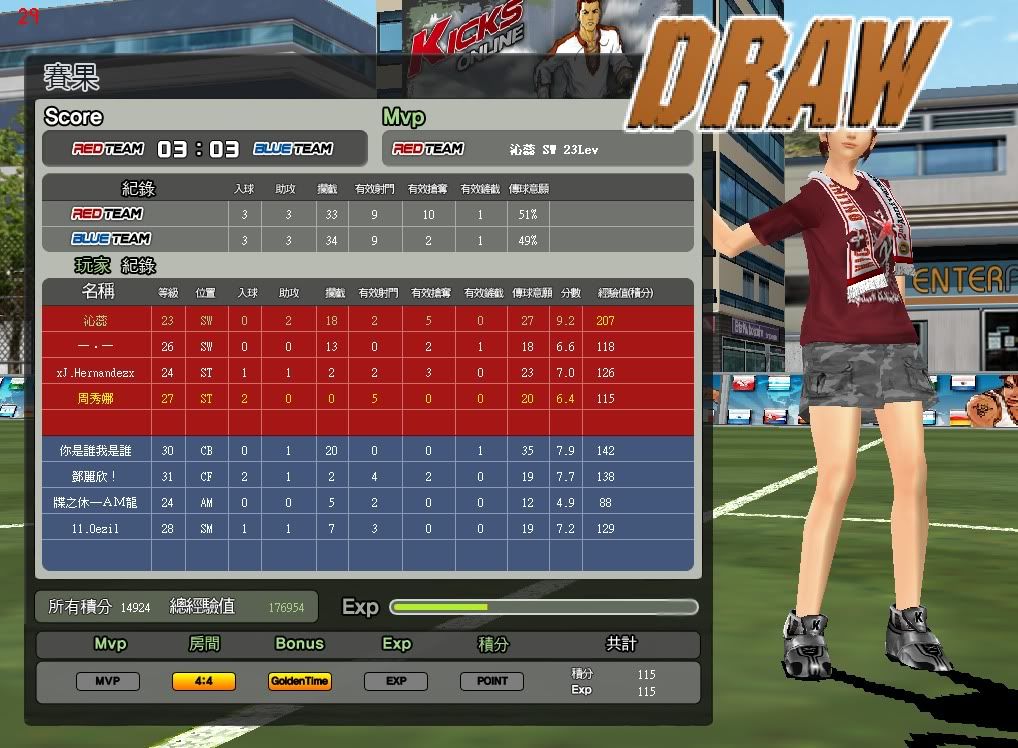Image resolution: width=1018 pixels, height=748 pixels.
Task: Choose the POINT button
Action: click(x=492, y=681)
